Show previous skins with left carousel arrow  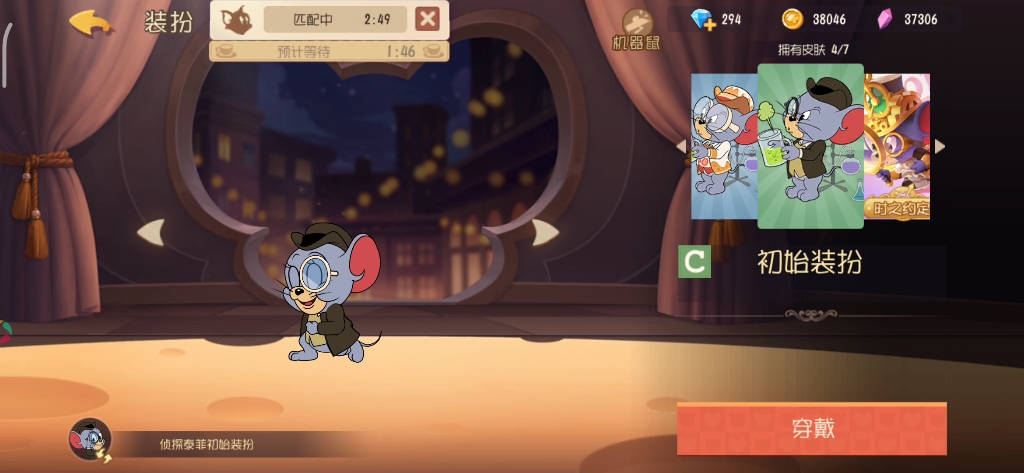(683, 146)
